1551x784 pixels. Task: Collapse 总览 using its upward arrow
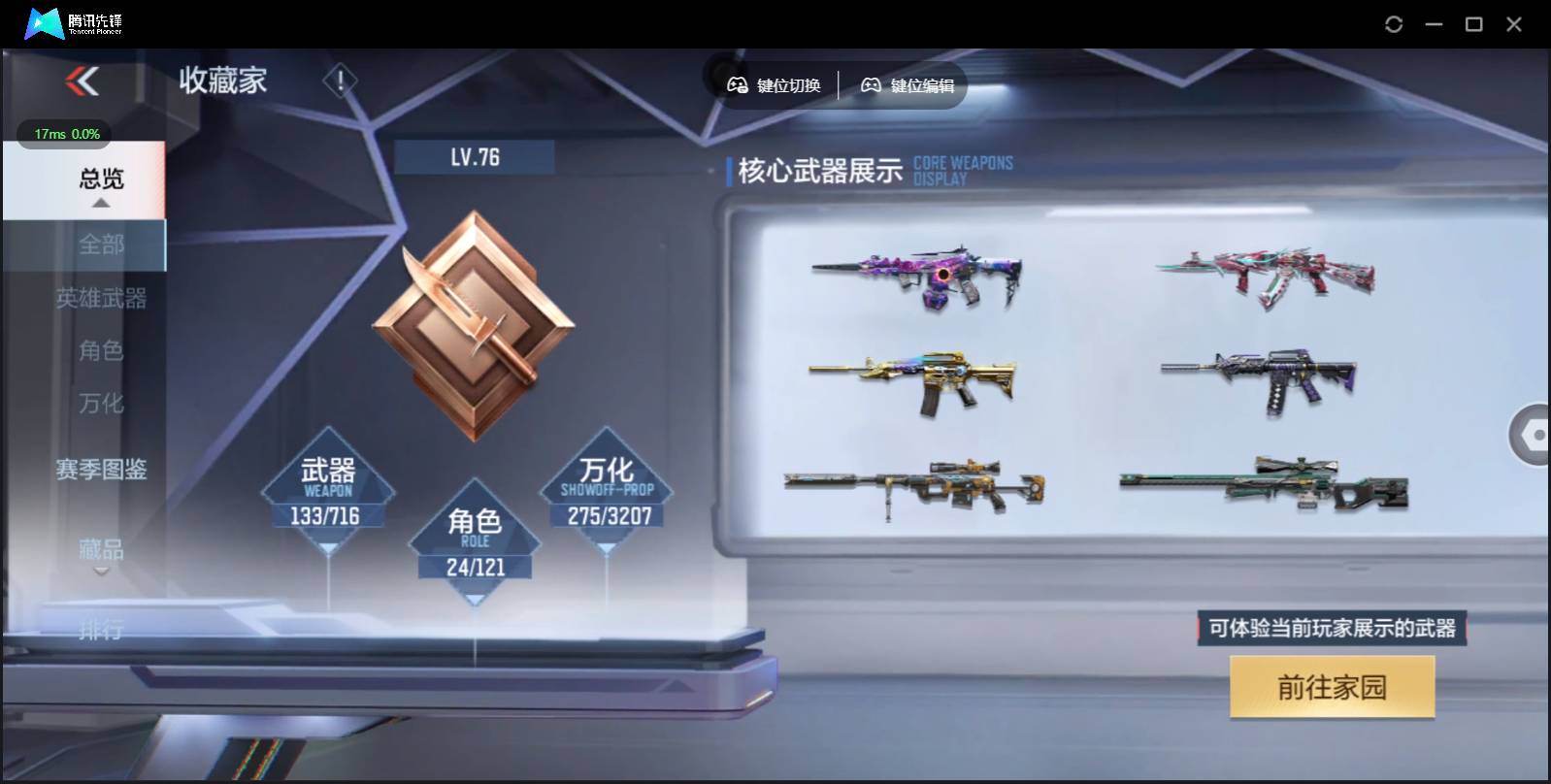pos(100,205)
